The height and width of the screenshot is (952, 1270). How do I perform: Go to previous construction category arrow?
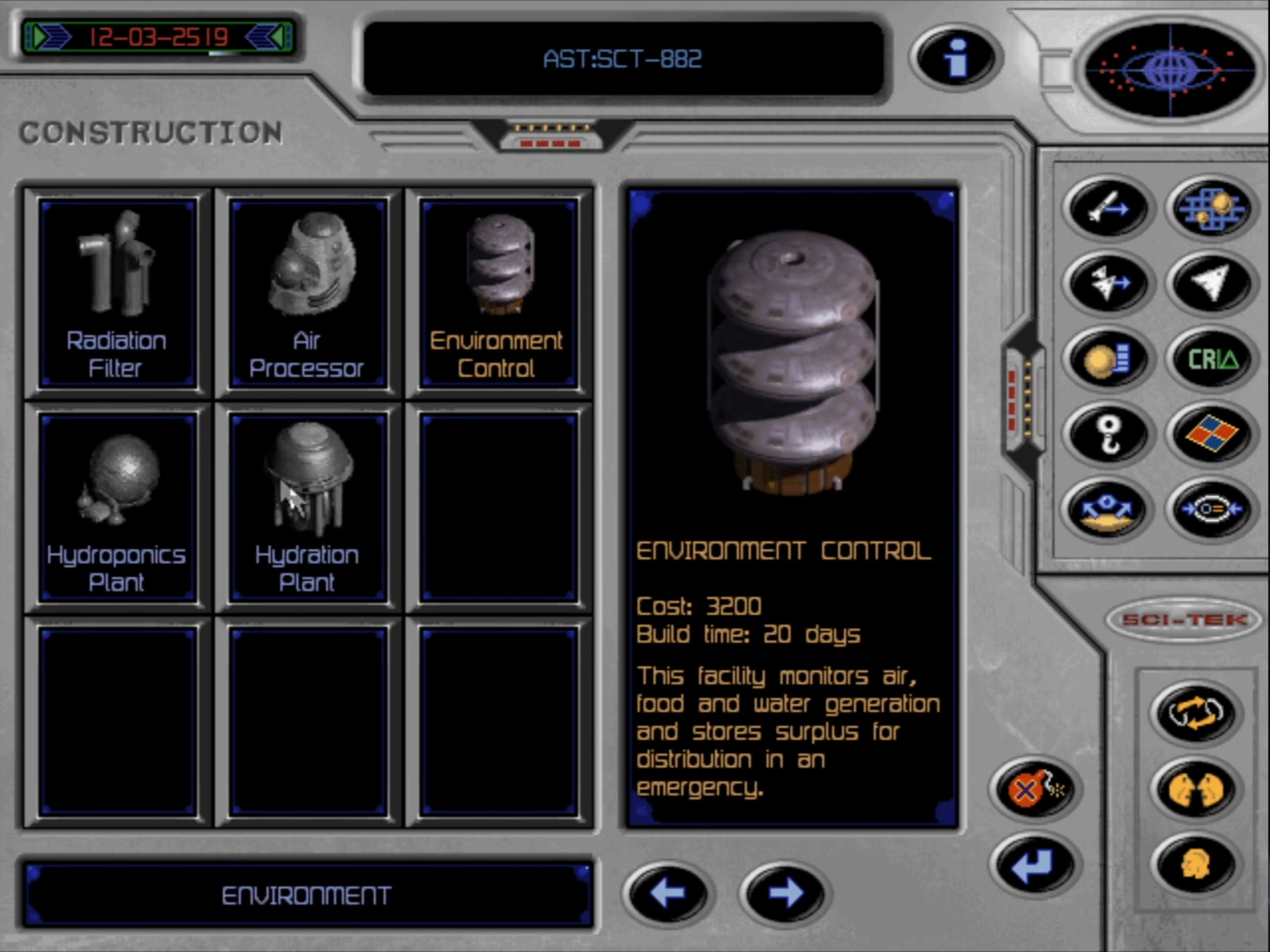click(667, 893)
